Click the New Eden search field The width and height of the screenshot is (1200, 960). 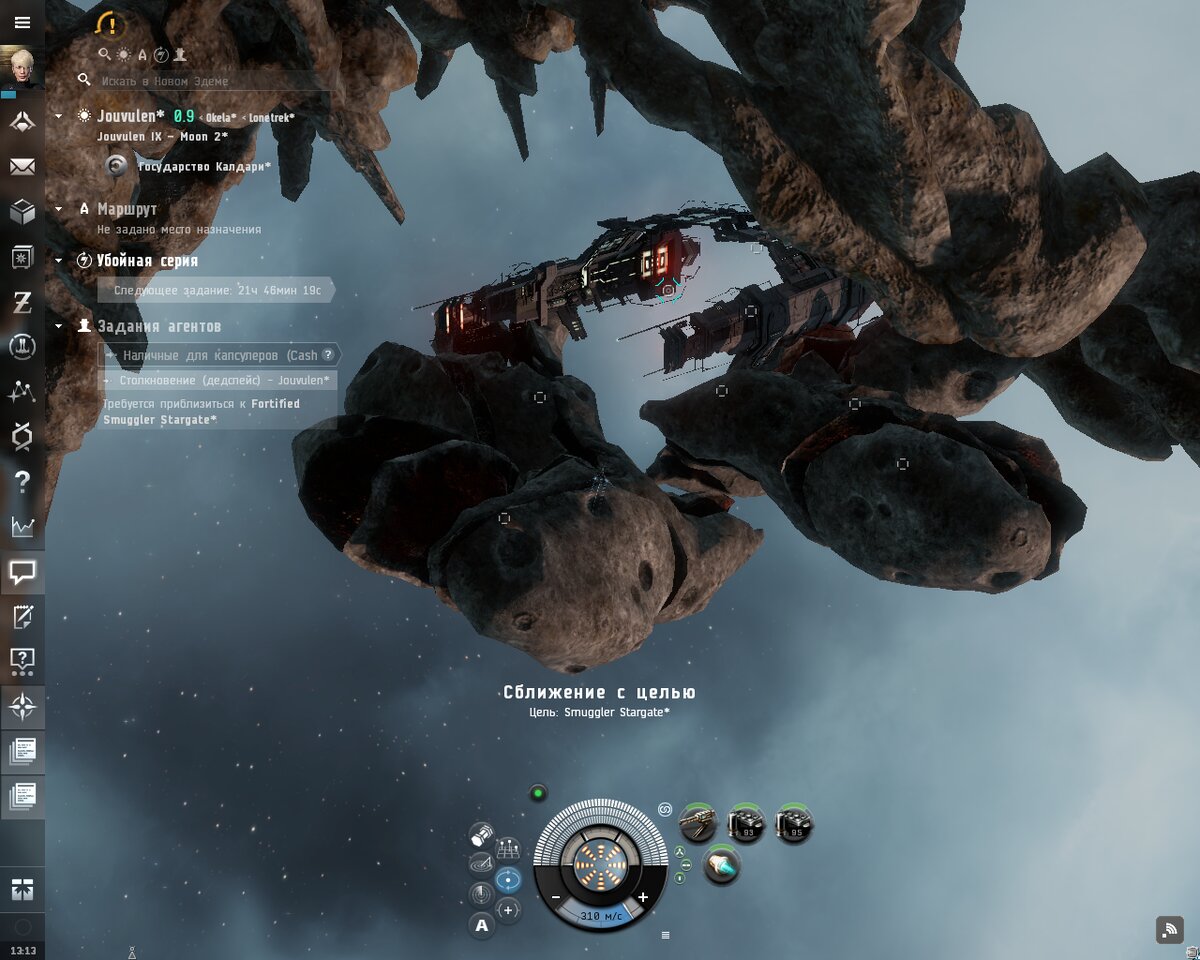pos(210,81)
